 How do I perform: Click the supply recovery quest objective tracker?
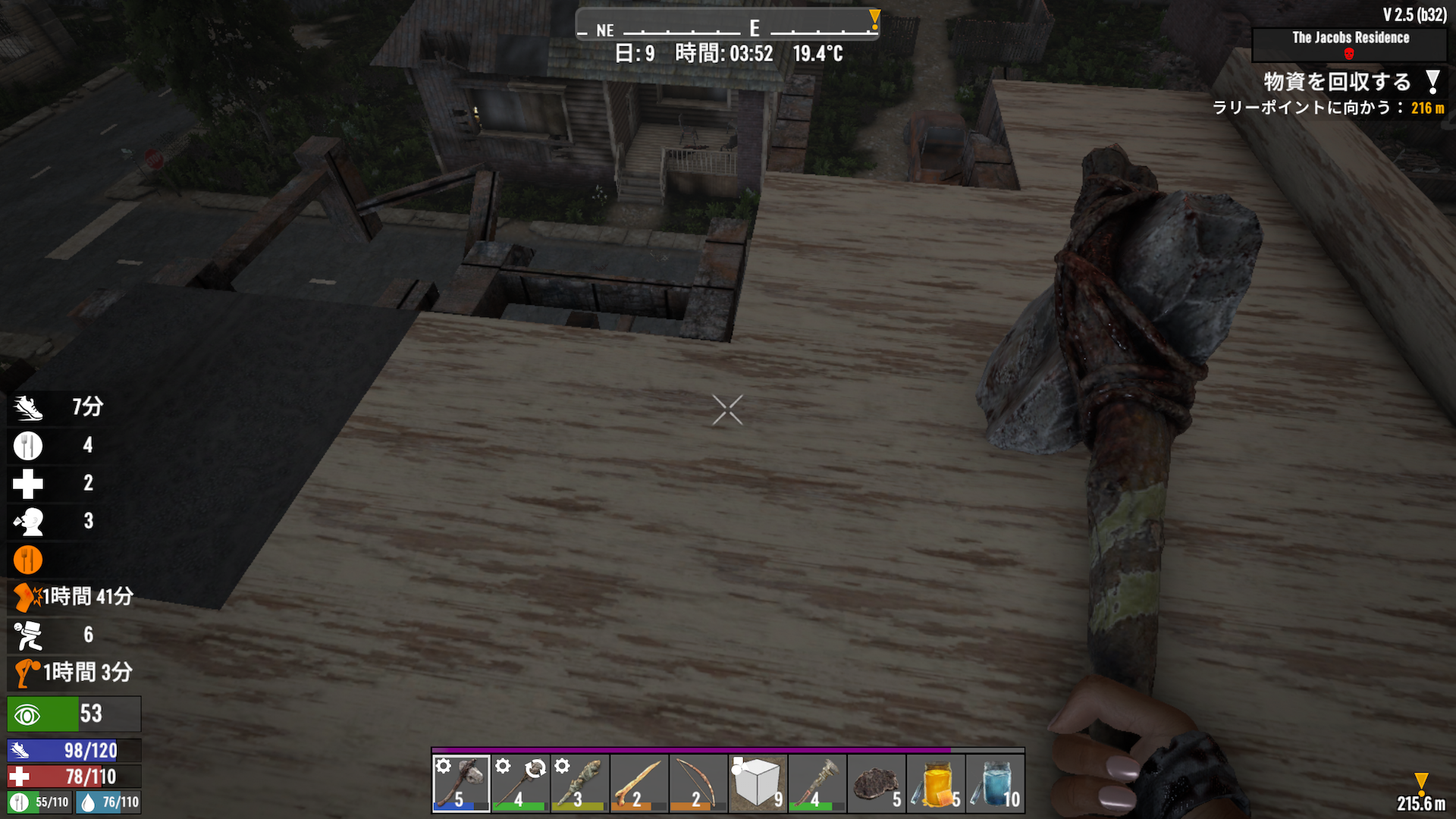pos(1336,82)
